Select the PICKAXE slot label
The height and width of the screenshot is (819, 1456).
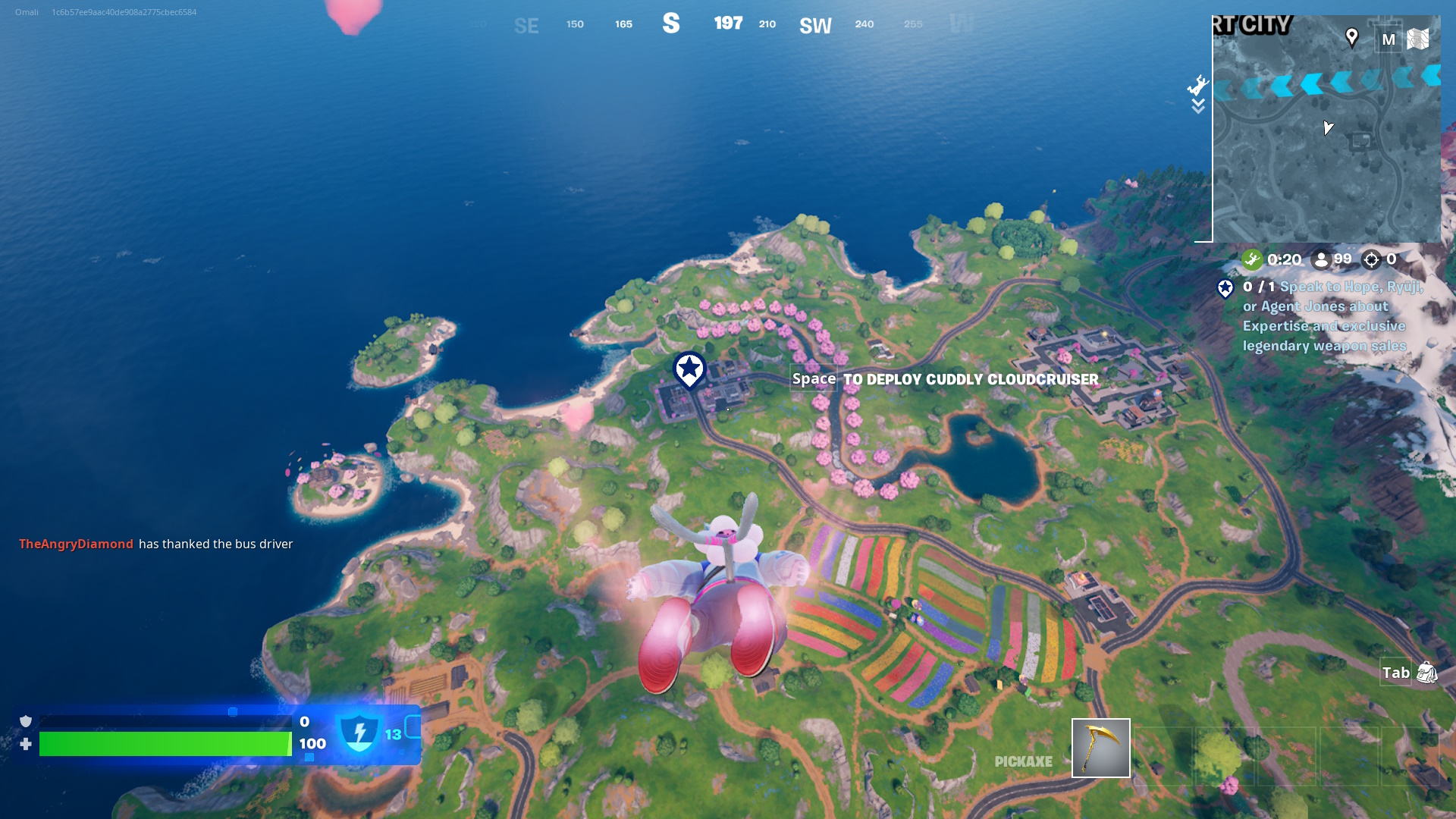pyautogui.click(x=1023, y=760)
